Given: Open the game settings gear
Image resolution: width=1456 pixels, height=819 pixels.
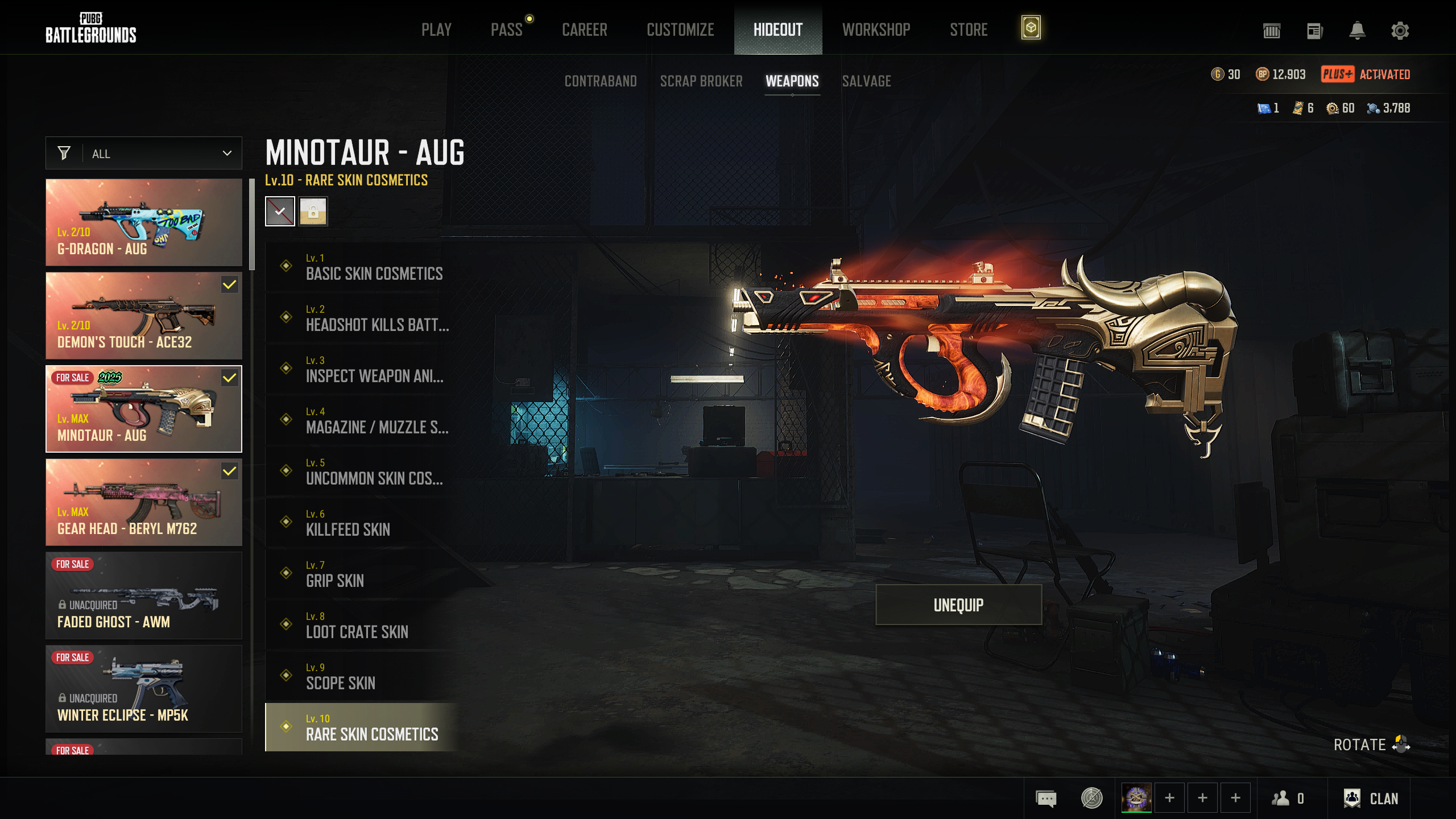Looking at the screenshot, I should (x=1400, y=30).
